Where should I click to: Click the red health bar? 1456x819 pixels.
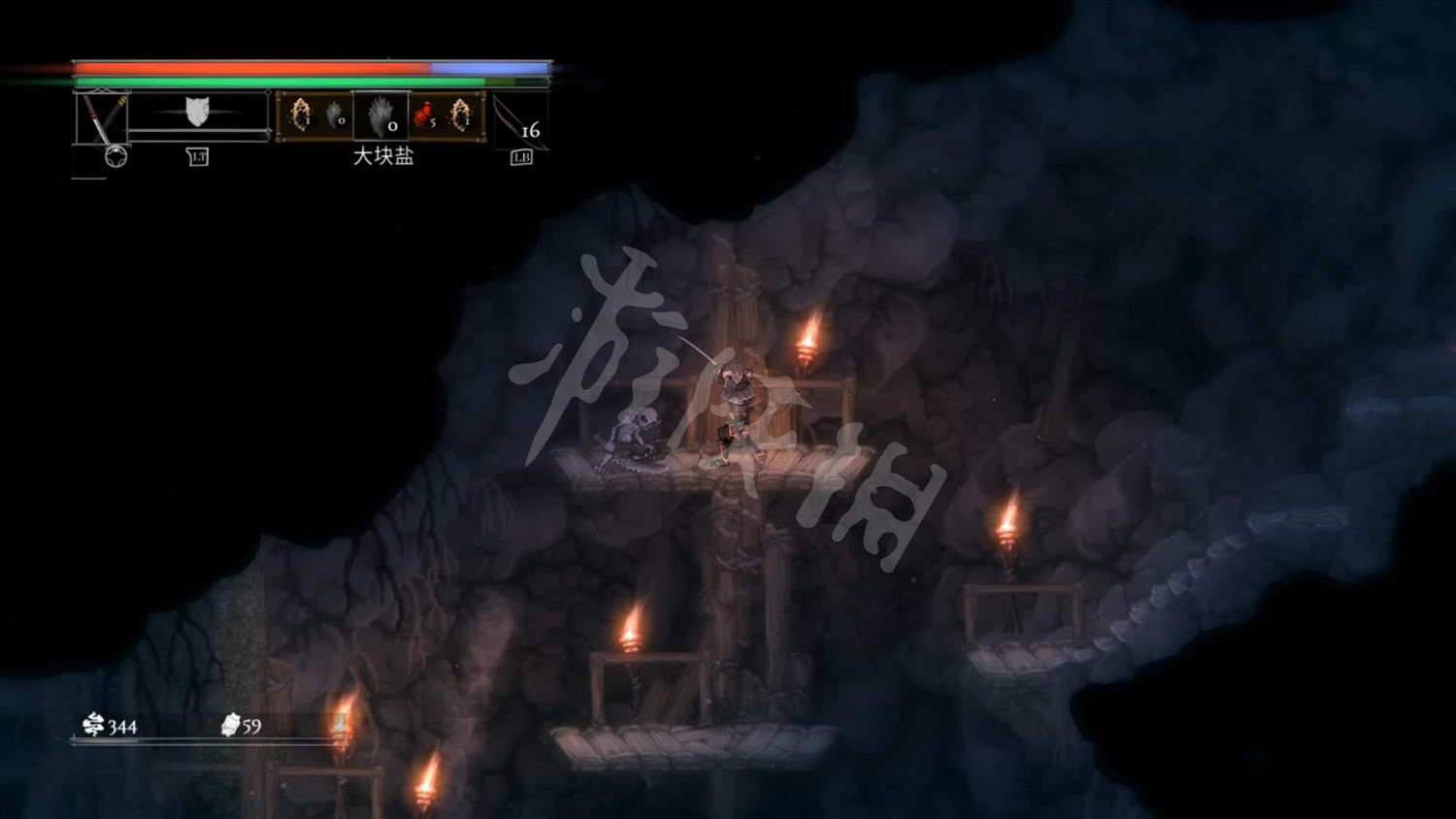252,68
